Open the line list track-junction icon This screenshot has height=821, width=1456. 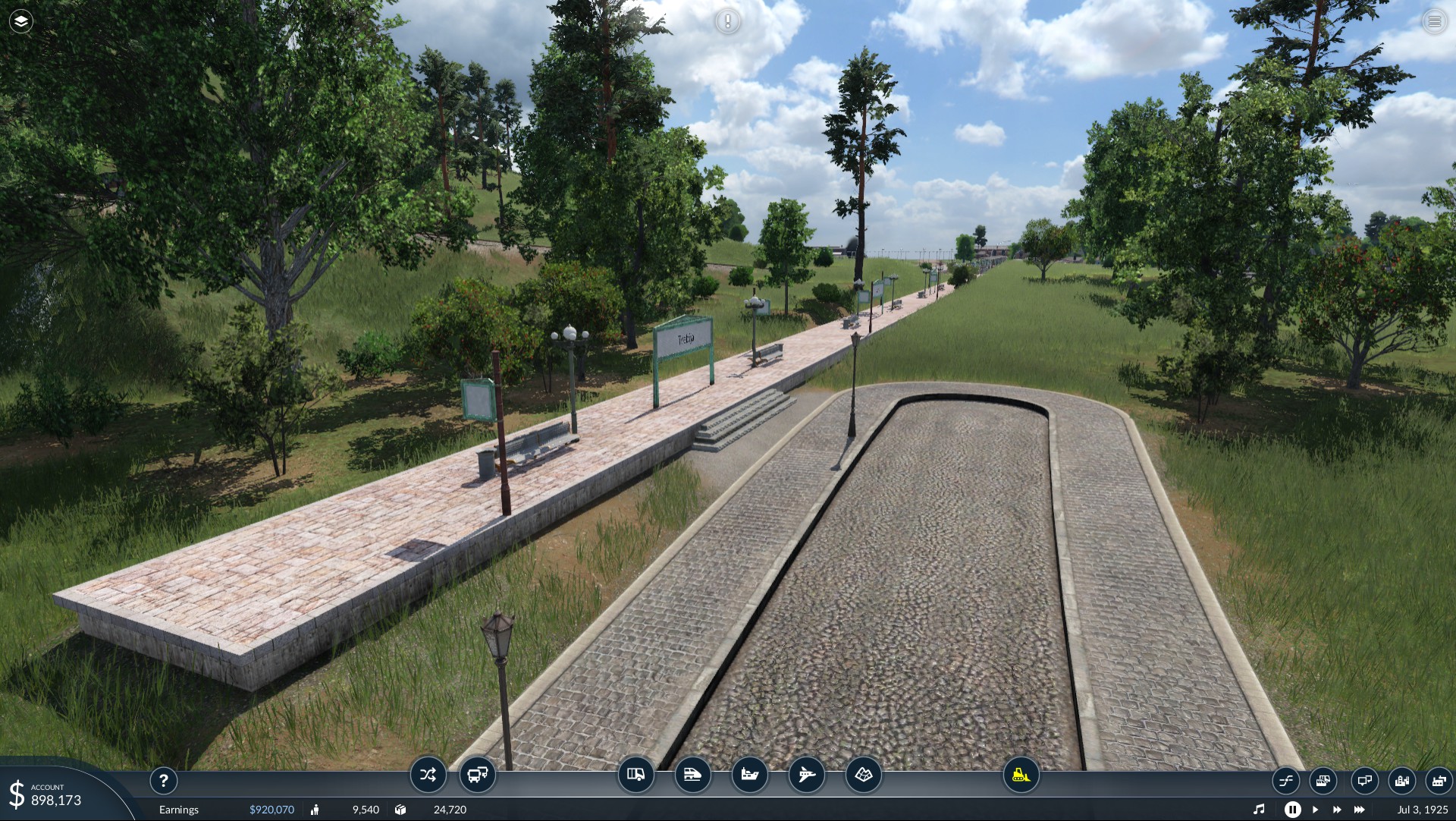click(1285, 780)
